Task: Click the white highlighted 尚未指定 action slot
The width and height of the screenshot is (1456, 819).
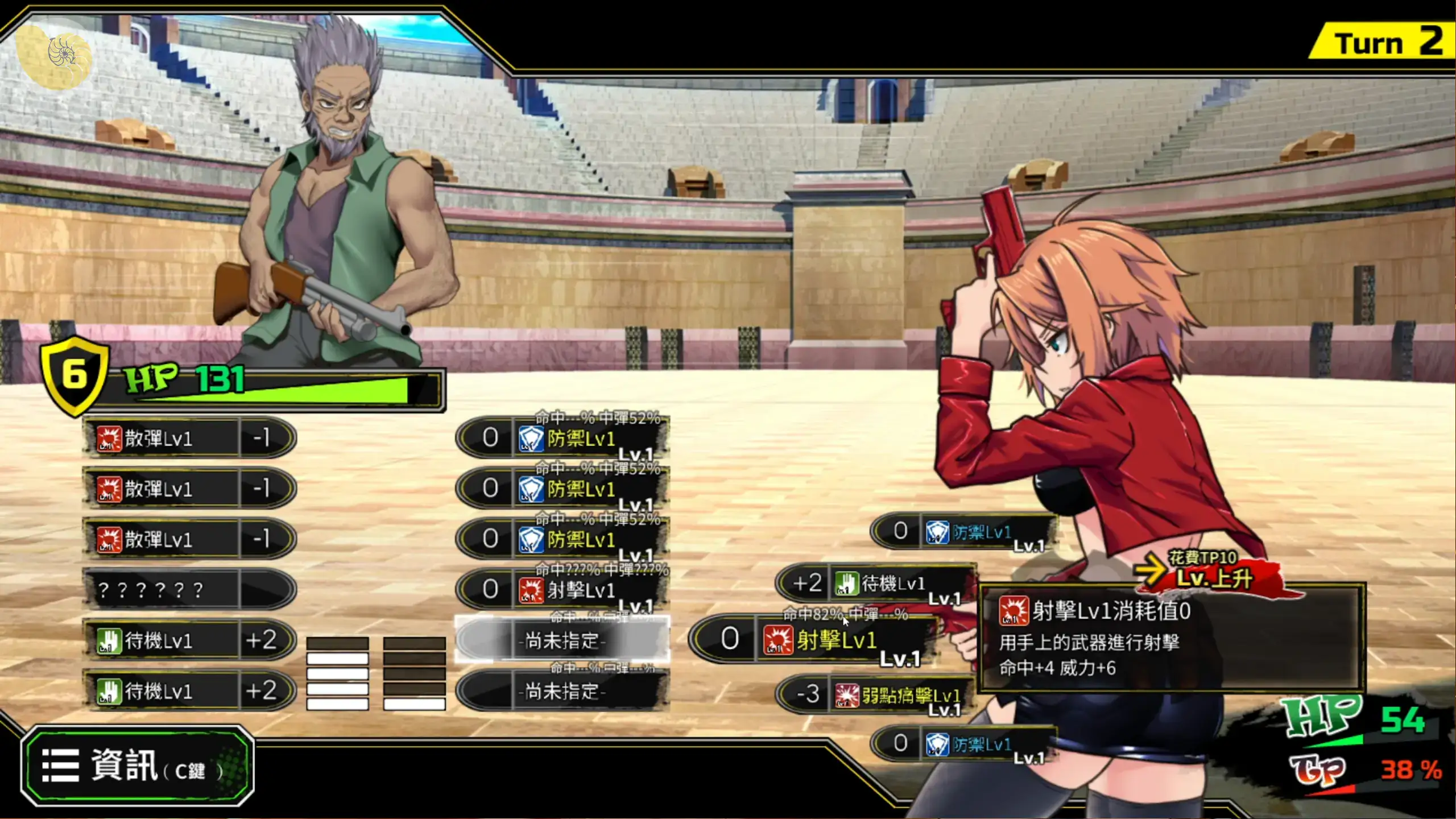Action: click(562, 641)
